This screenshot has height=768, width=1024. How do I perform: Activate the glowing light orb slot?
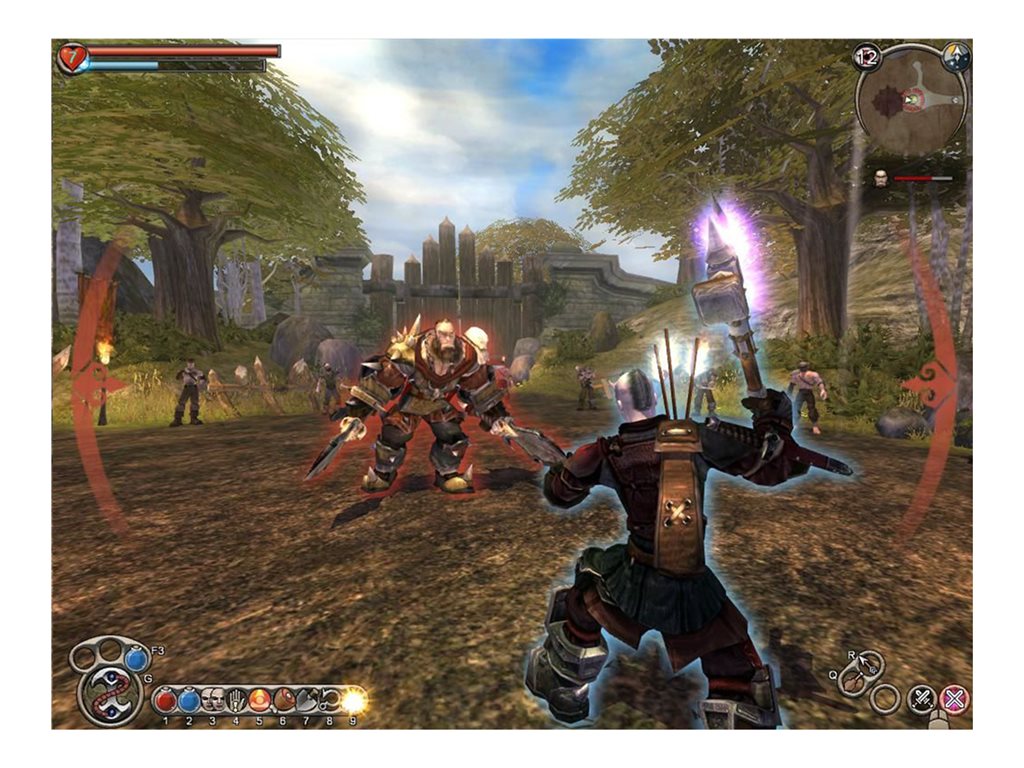(x=353, y=700)
